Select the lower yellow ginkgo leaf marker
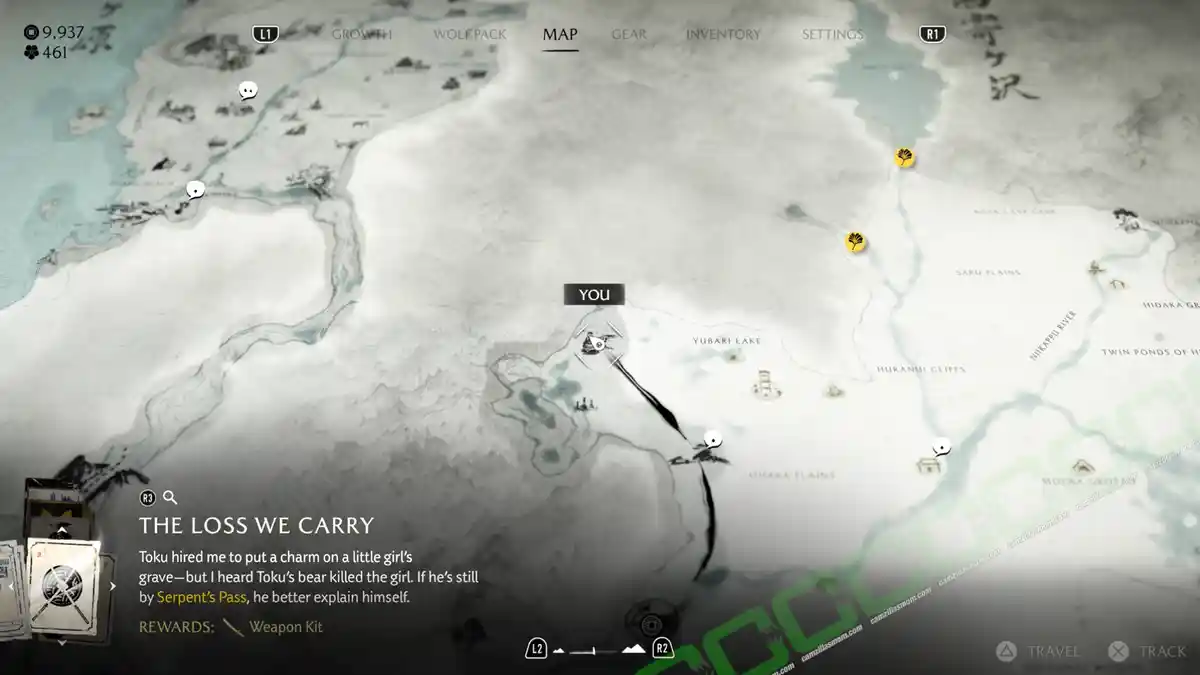This screenshot has width=1200, height=675. [x=855, y=241]
